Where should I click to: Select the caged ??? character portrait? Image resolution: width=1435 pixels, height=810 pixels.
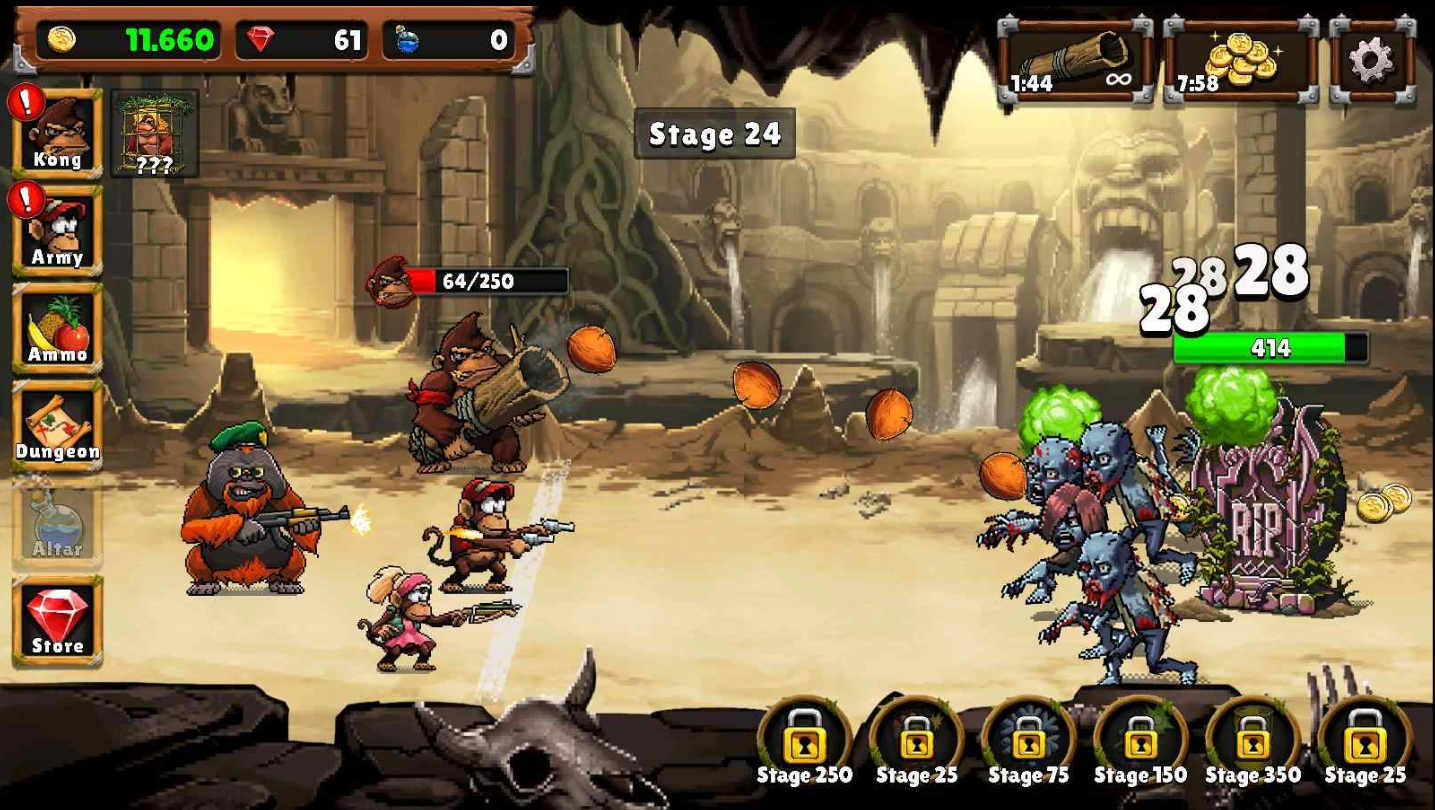point(154,133)
